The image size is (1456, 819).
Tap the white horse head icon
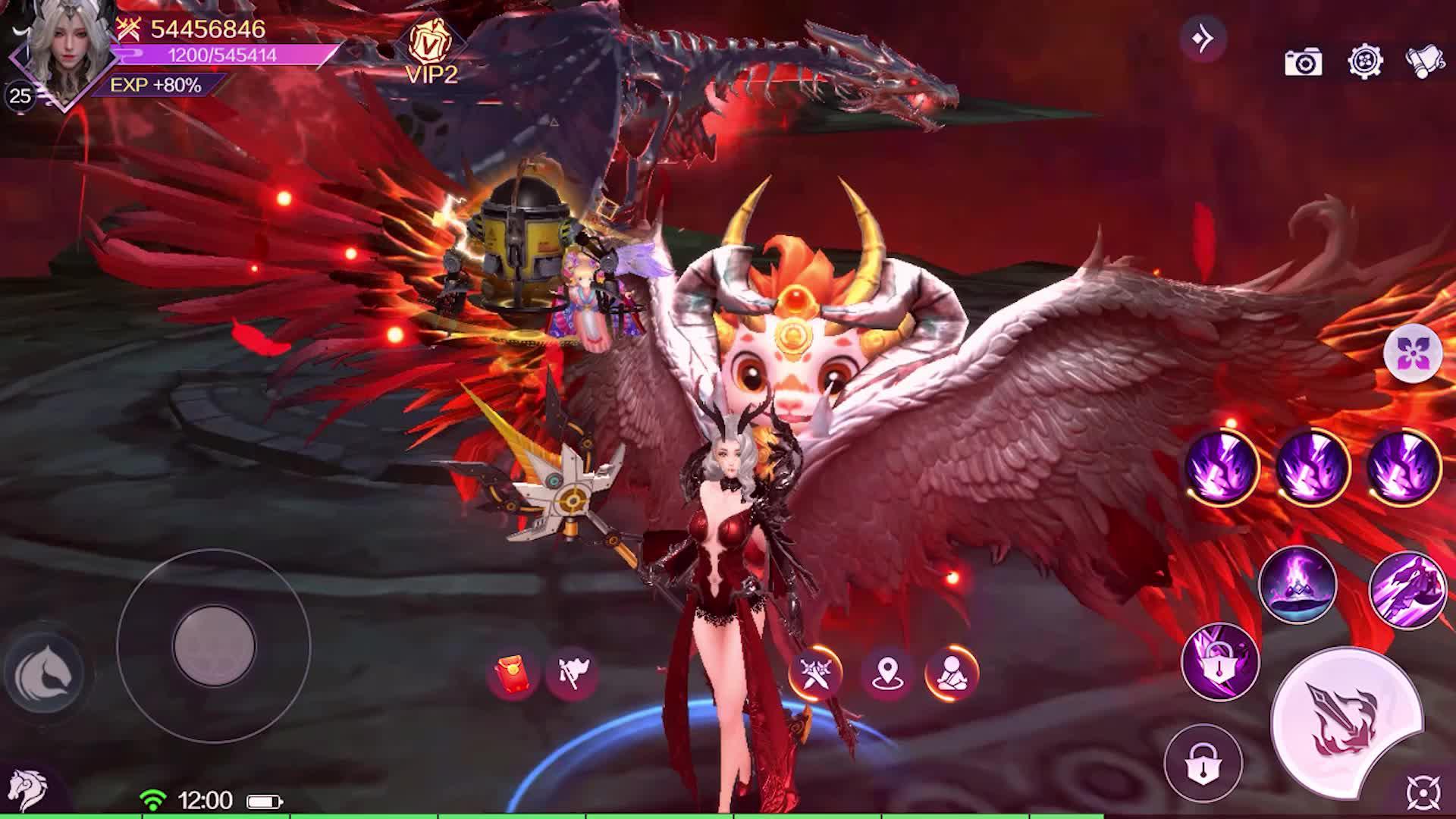click(27, 789)
